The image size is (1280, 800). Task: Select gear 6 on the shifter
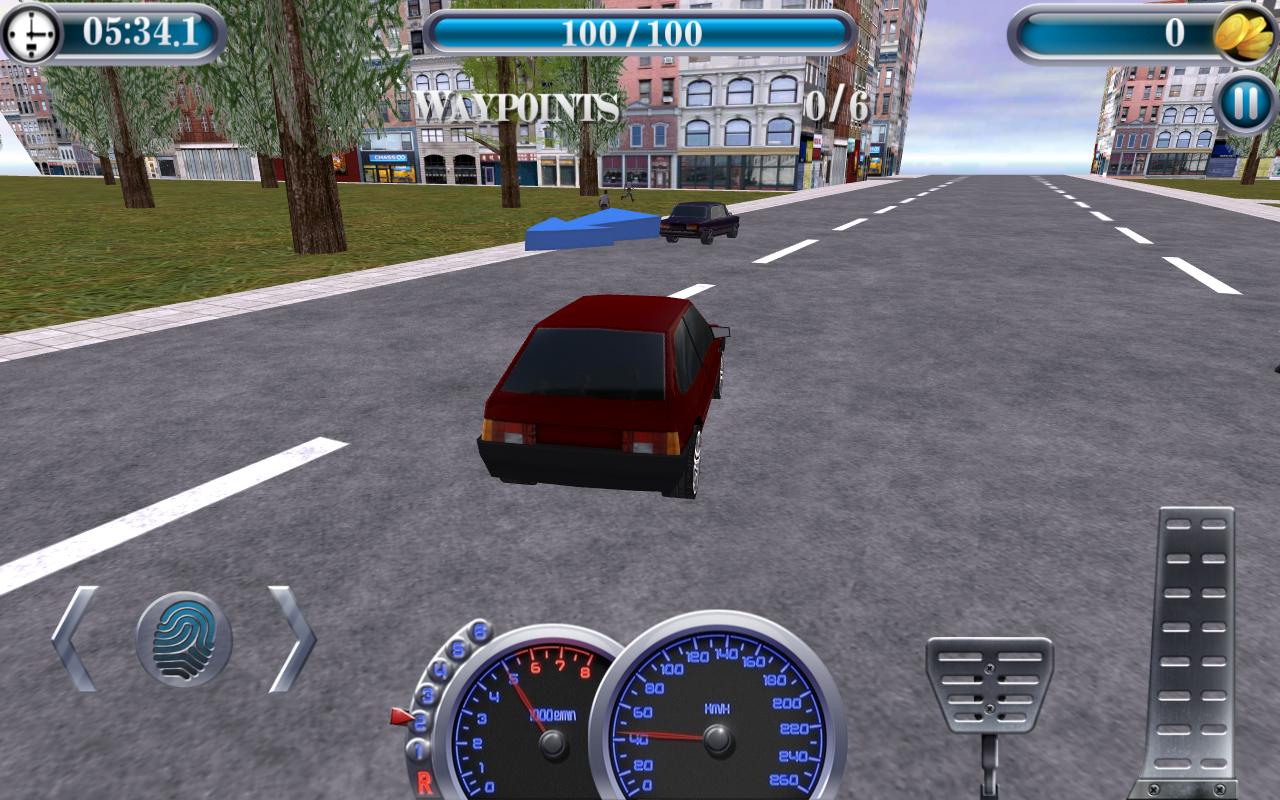[x=480, y=631]
